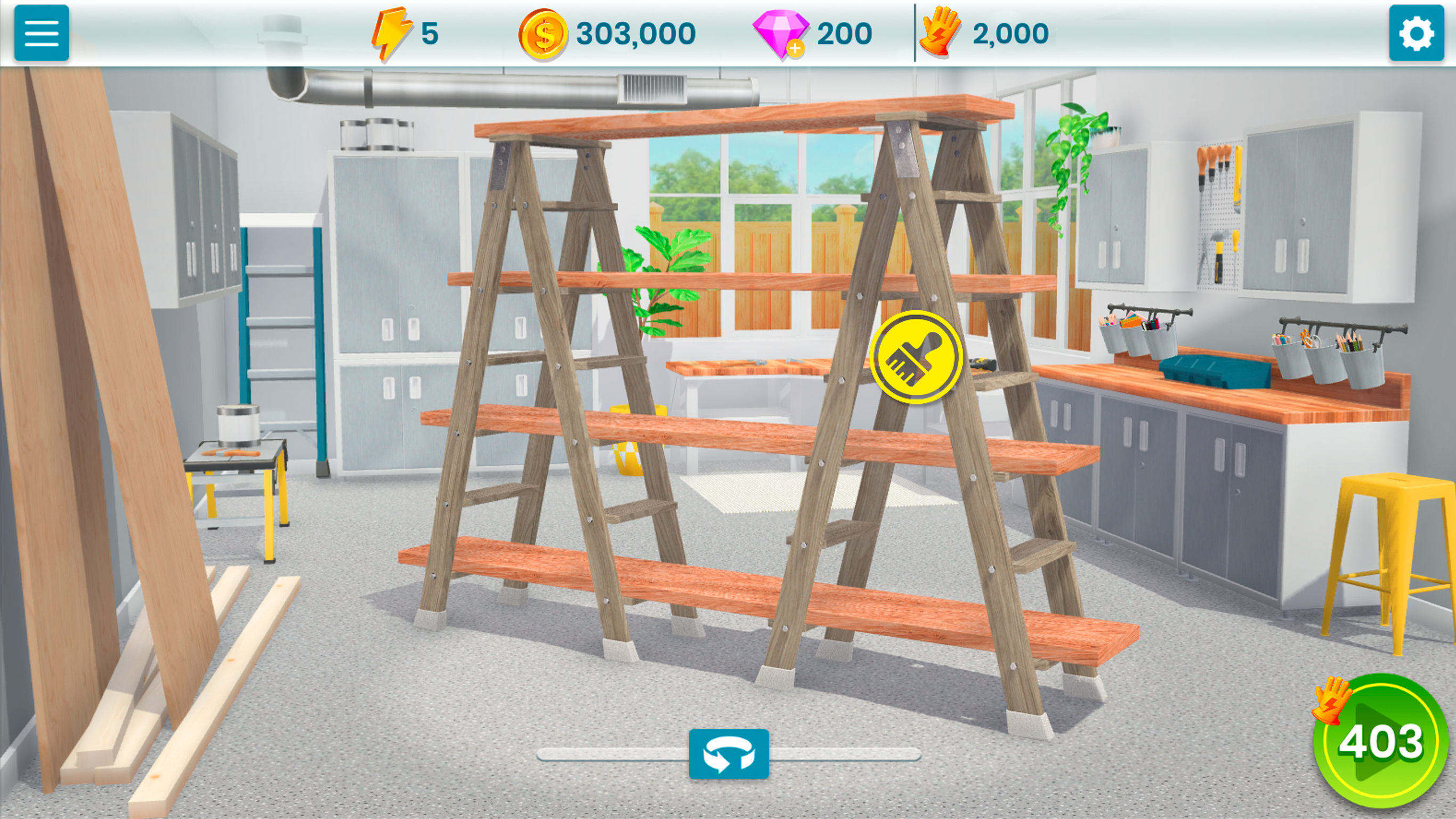Image resolution: width=1456 pixels, height=819 pixels.
Task: Tap the gold coin icon in the top bar
Action: [543, 33]
